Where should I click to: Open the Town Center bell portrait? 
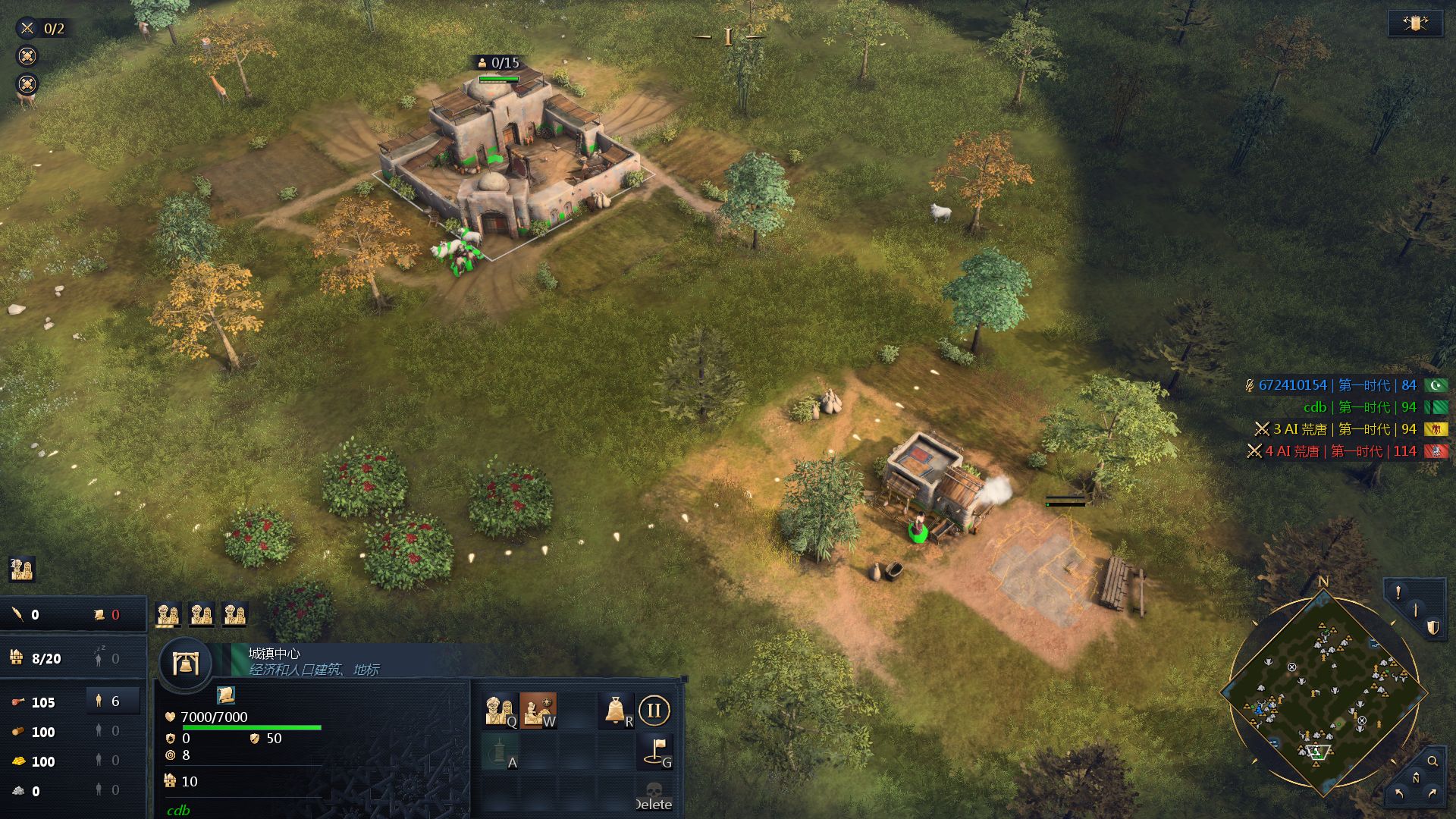(186, 664)
